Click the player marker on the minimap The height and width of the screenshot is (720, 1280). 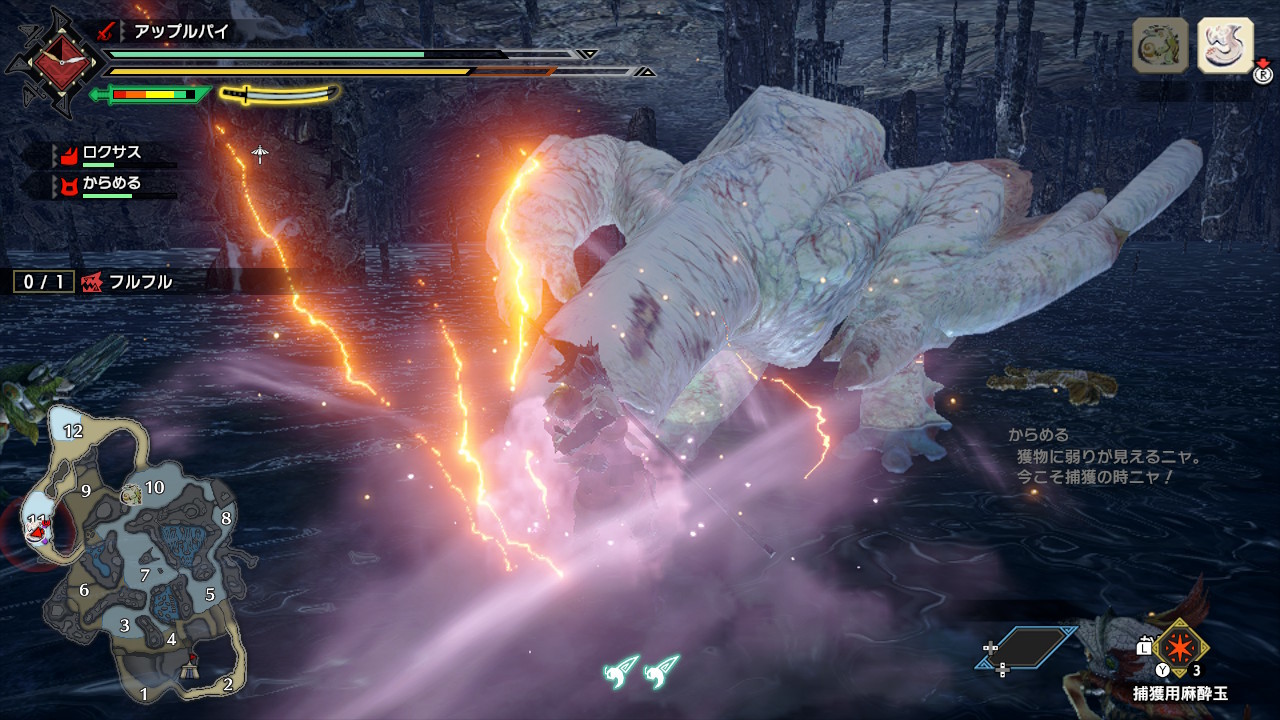[x=40, y=526]
